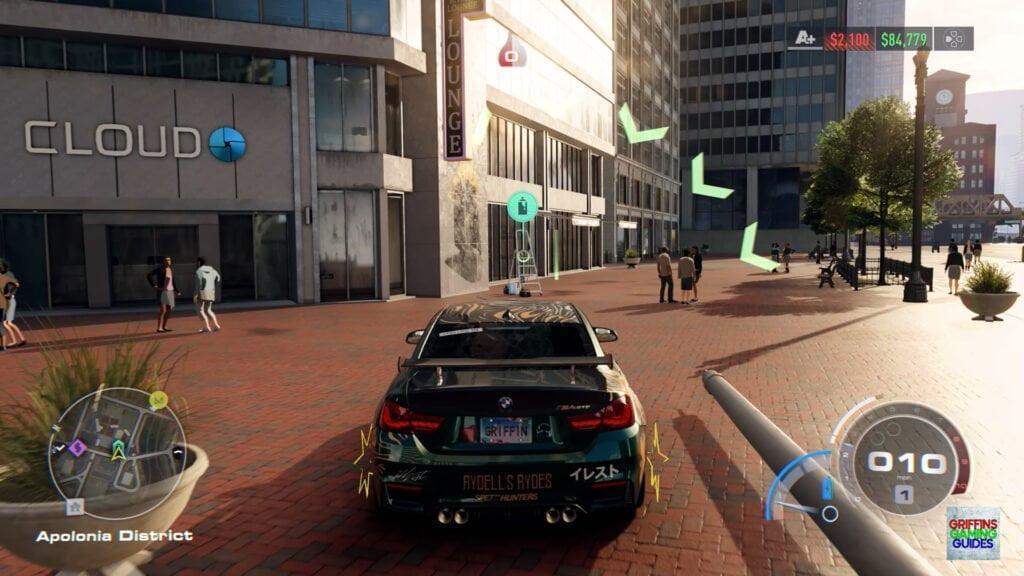The width and height of the screenshot is (1024, 576).
Task: Open the circular minimap
Action: 117,452
